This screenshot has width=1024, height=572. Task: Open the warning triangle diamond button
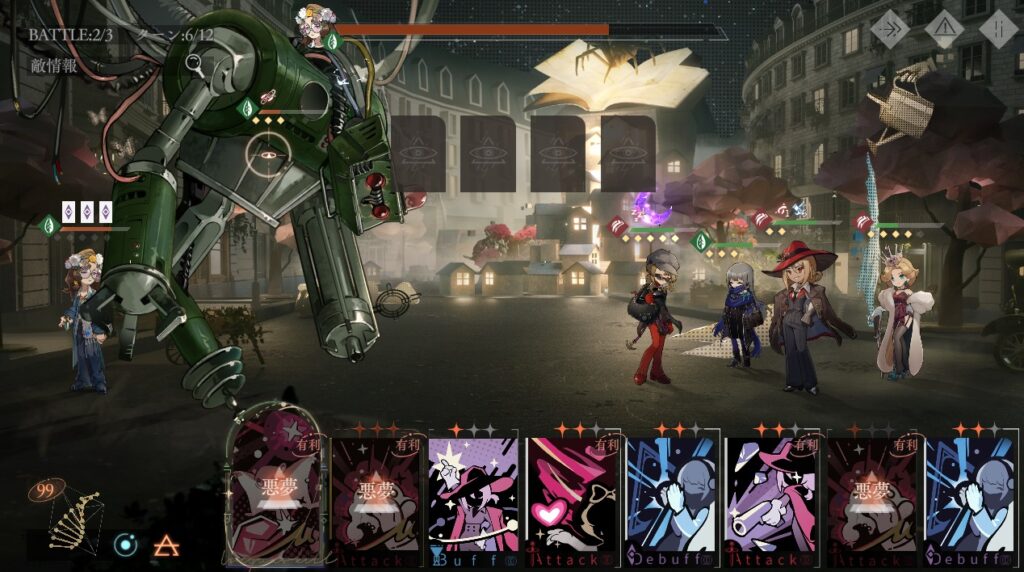[x=943, y=29]
